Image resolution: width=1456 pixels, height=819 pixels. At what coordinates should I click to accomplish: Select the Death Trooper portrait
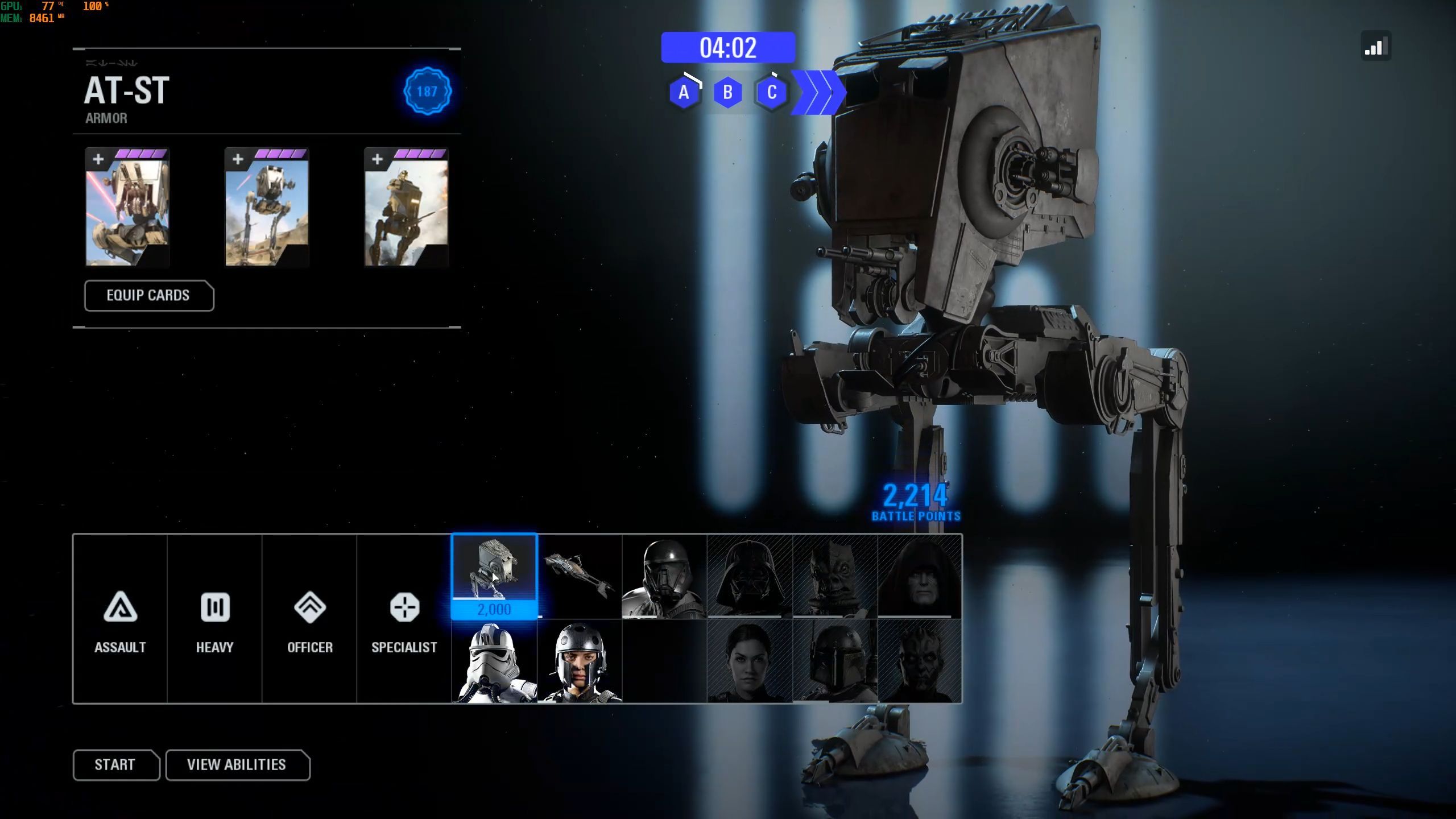pyautogui.click(x=664, y=576)
